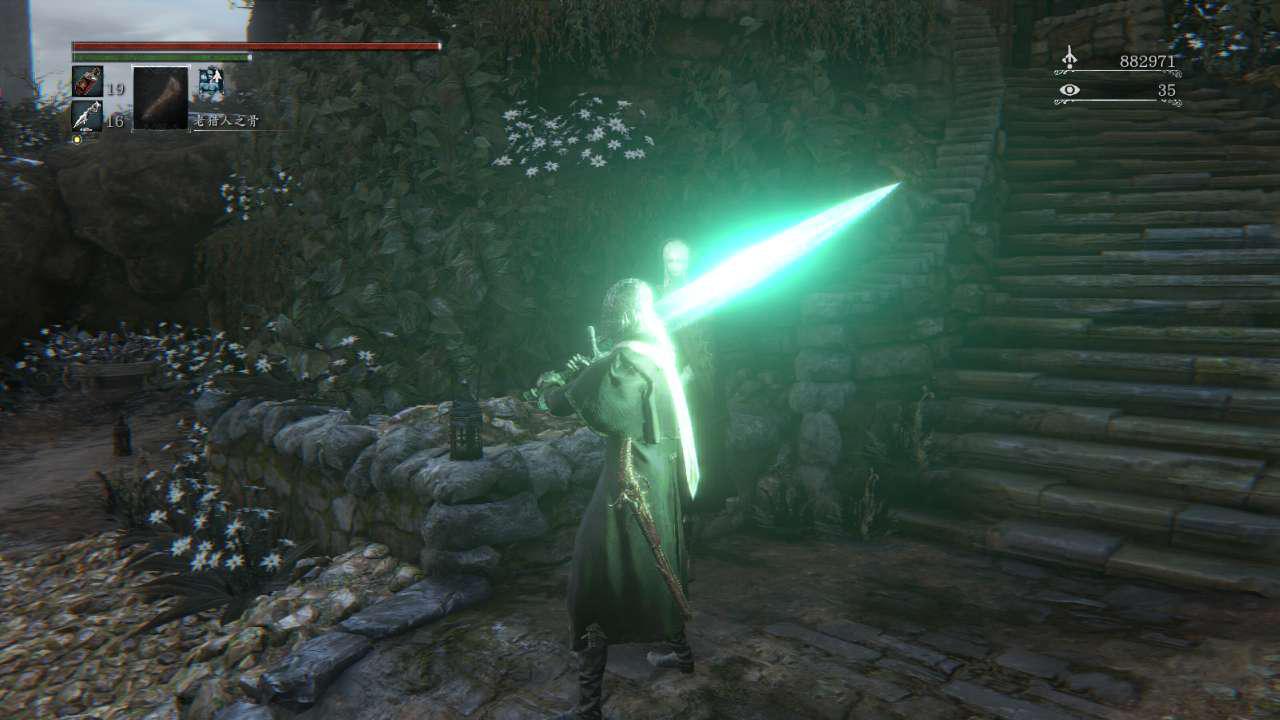The height and width of the screenshot is (720, 1280).
Task: Select the blood vial item icon
Action: [x=87, y=81]
